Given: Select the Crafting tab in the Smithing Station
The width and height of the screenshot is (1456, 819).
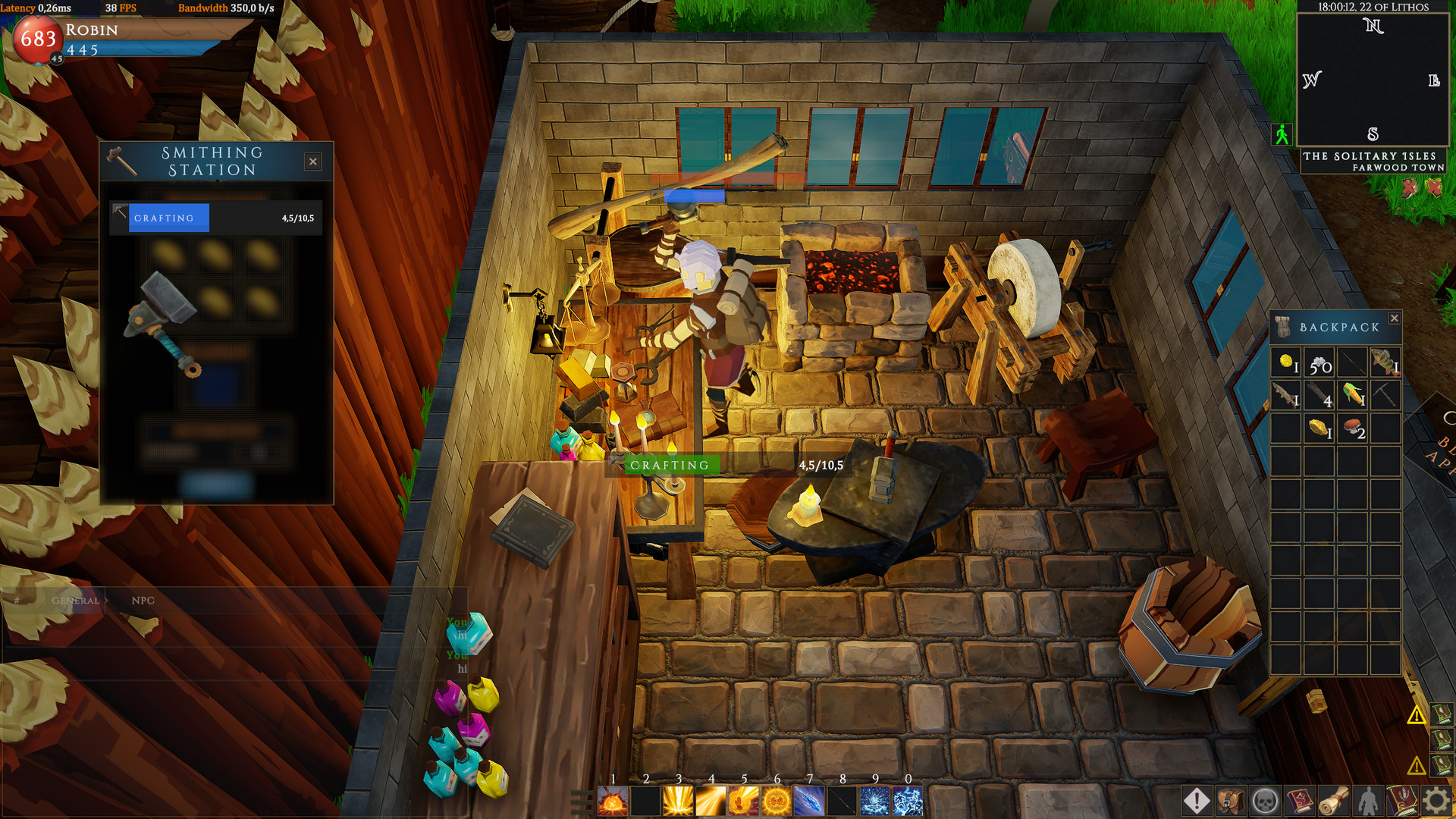Looking at the screenshot, I should pos(168,218).
